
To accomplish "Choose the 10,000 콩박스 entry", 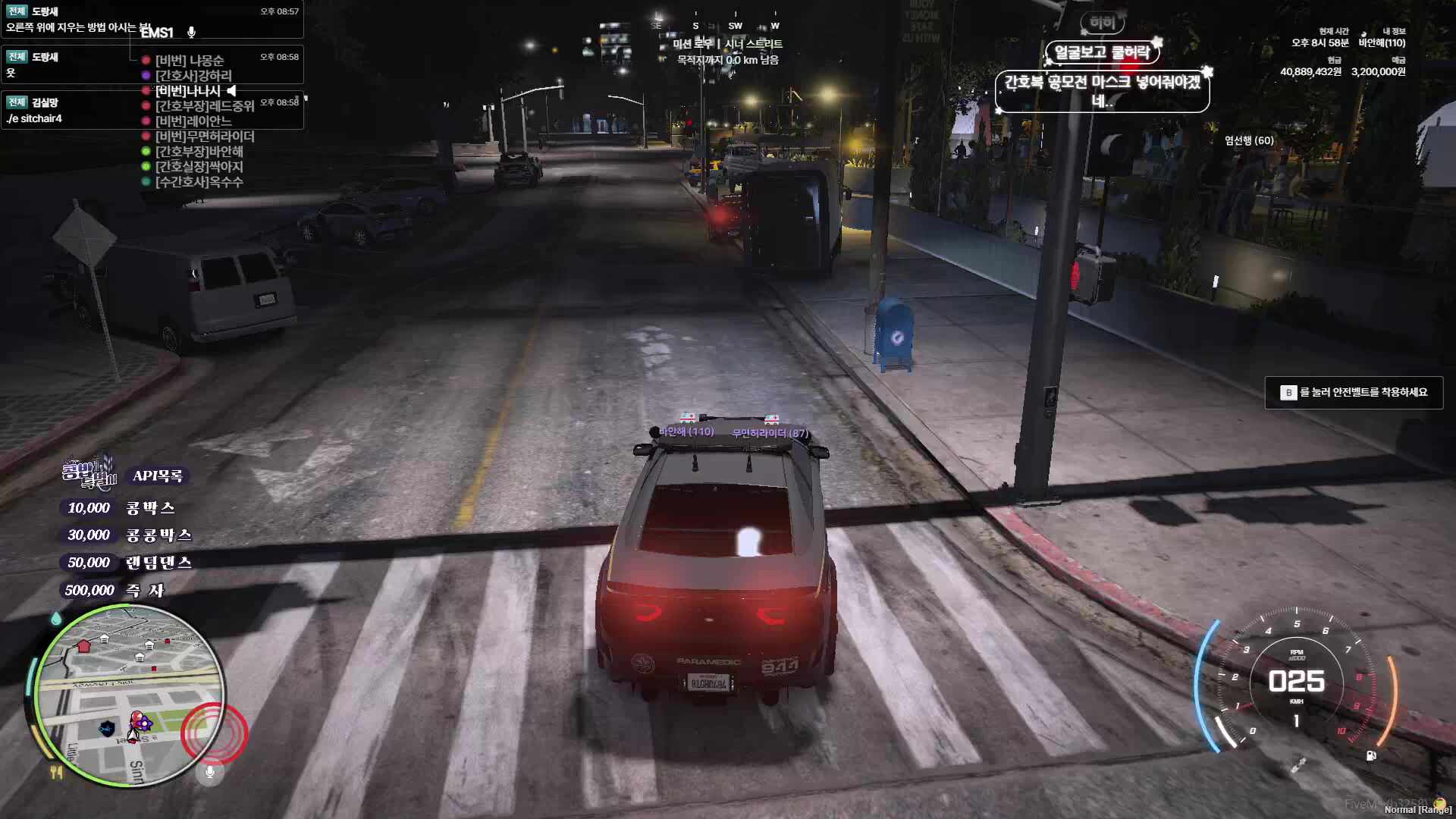I will coord(121,507).
